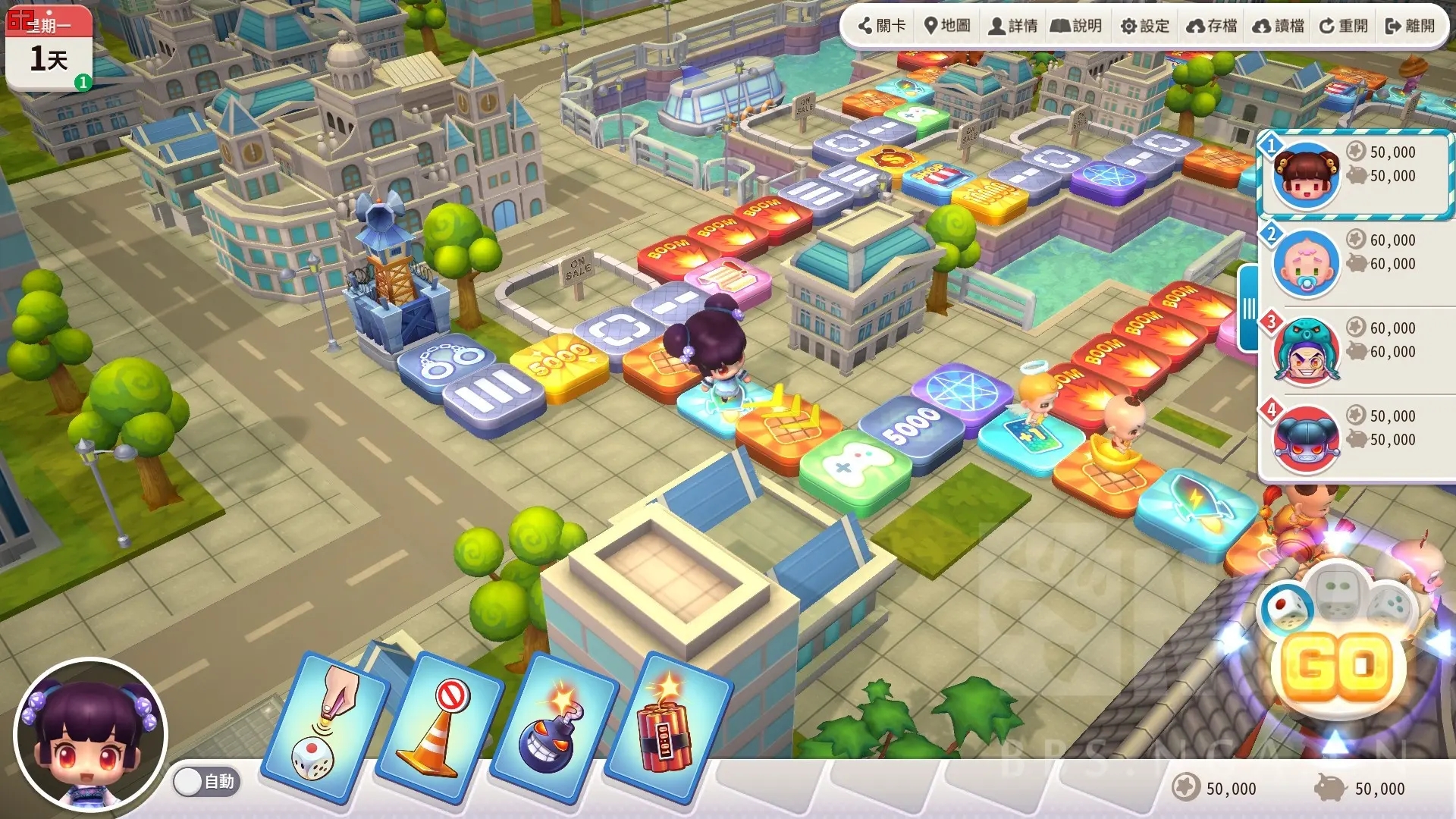
Task: Show the 詳情 details panel
Action: point(1013,26)
